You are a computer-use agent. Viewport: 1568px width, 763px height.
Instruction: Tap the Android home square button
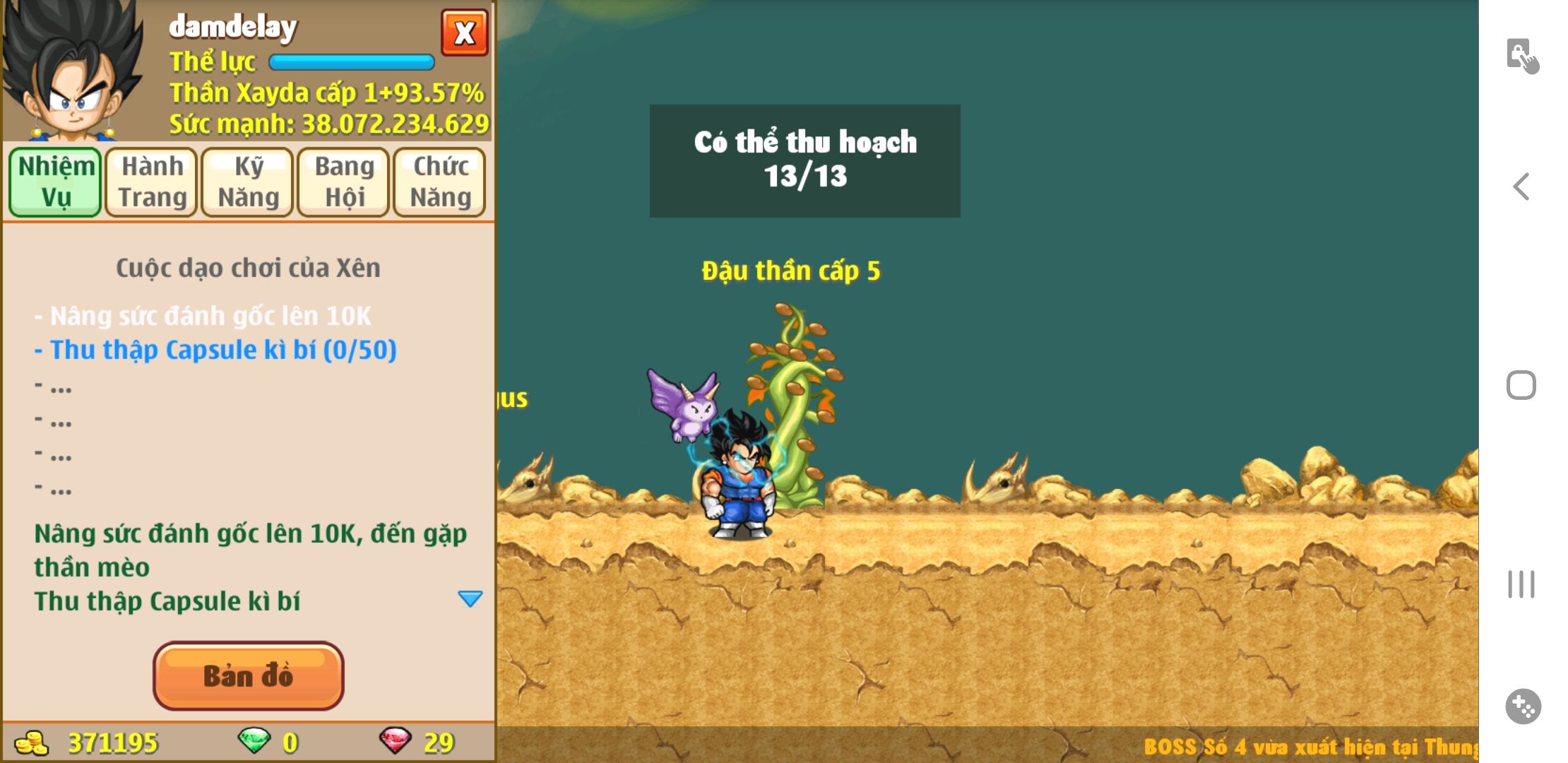[1521, 385]
